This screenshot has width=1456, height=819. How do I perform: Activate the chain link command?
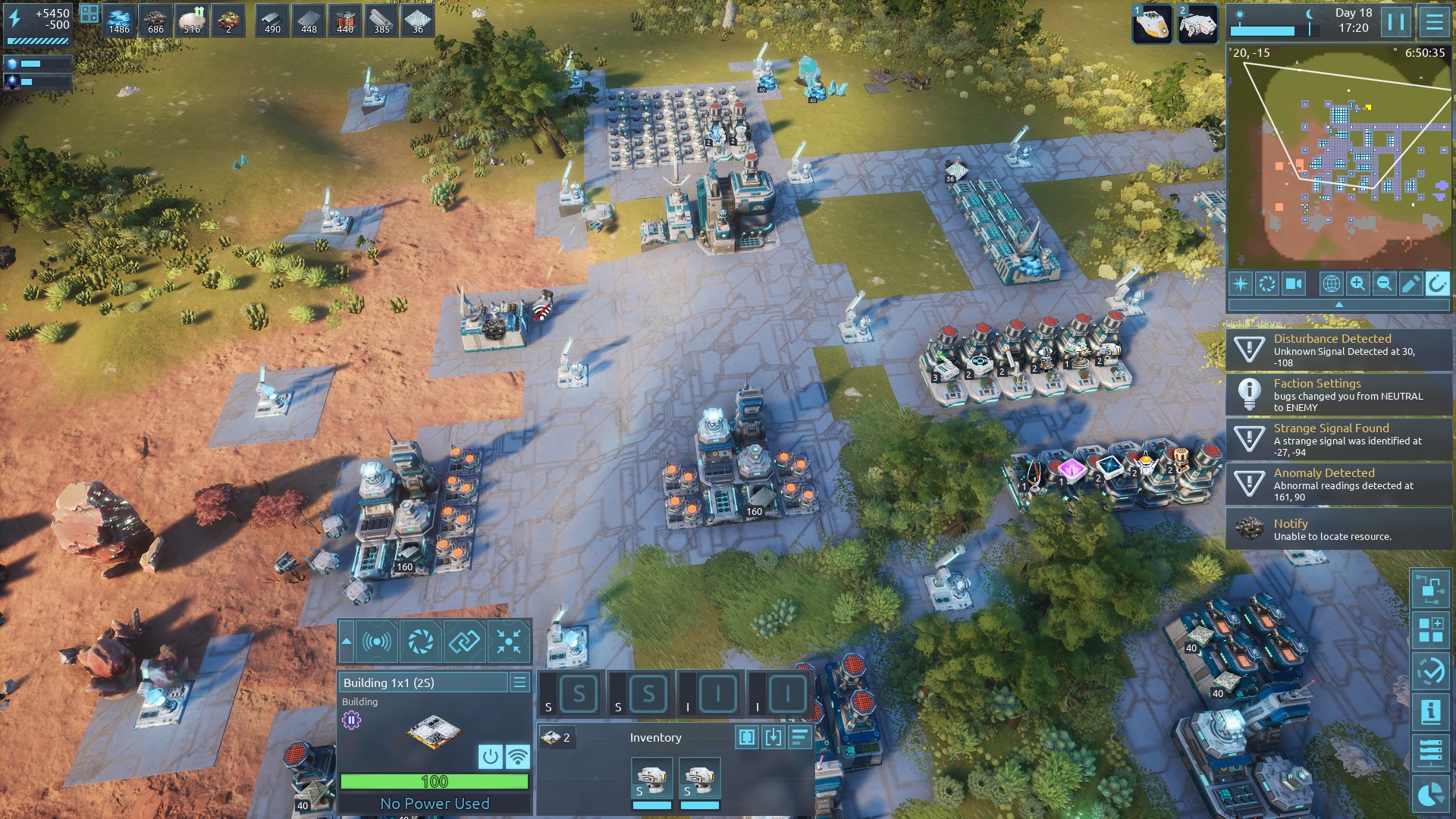click(464, 642)
